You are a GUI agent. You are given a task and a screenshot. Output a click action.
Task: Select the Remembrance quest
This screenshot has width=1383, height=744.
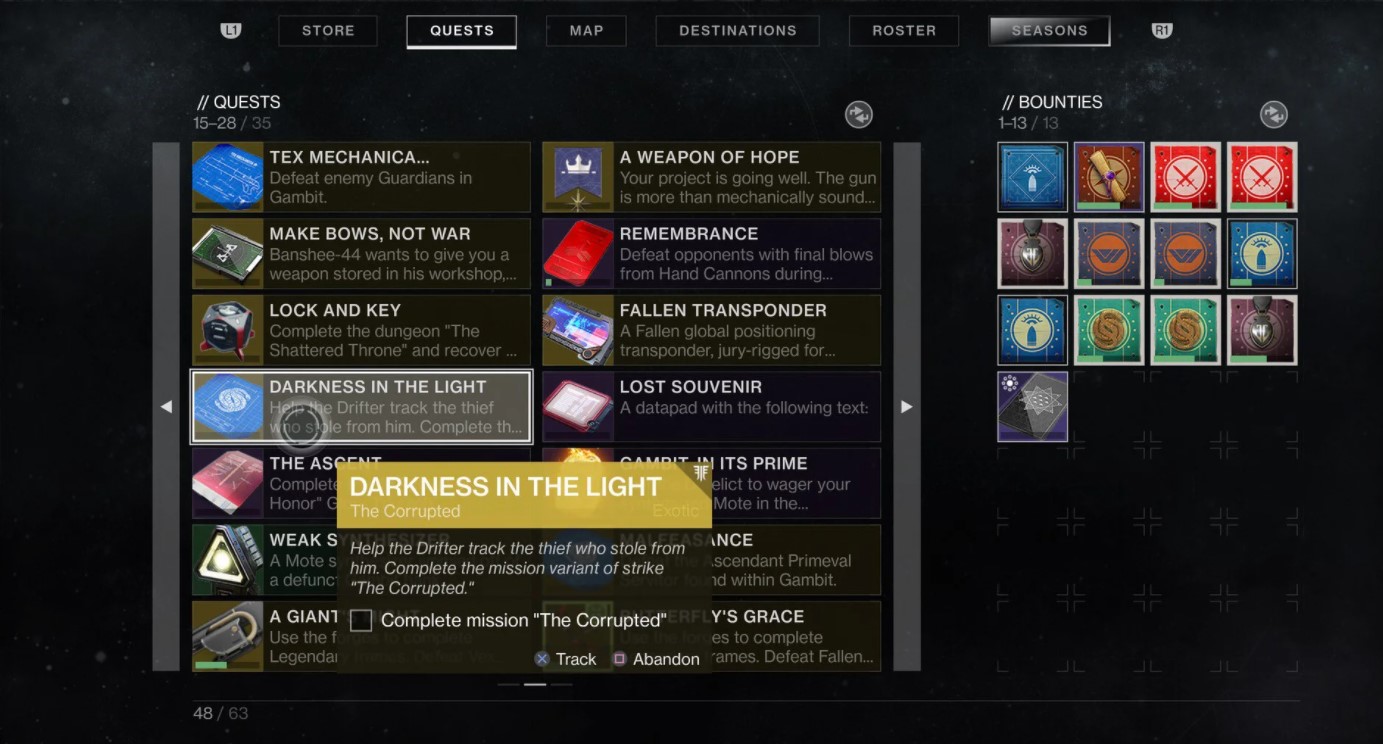click(x=711, y=254)
